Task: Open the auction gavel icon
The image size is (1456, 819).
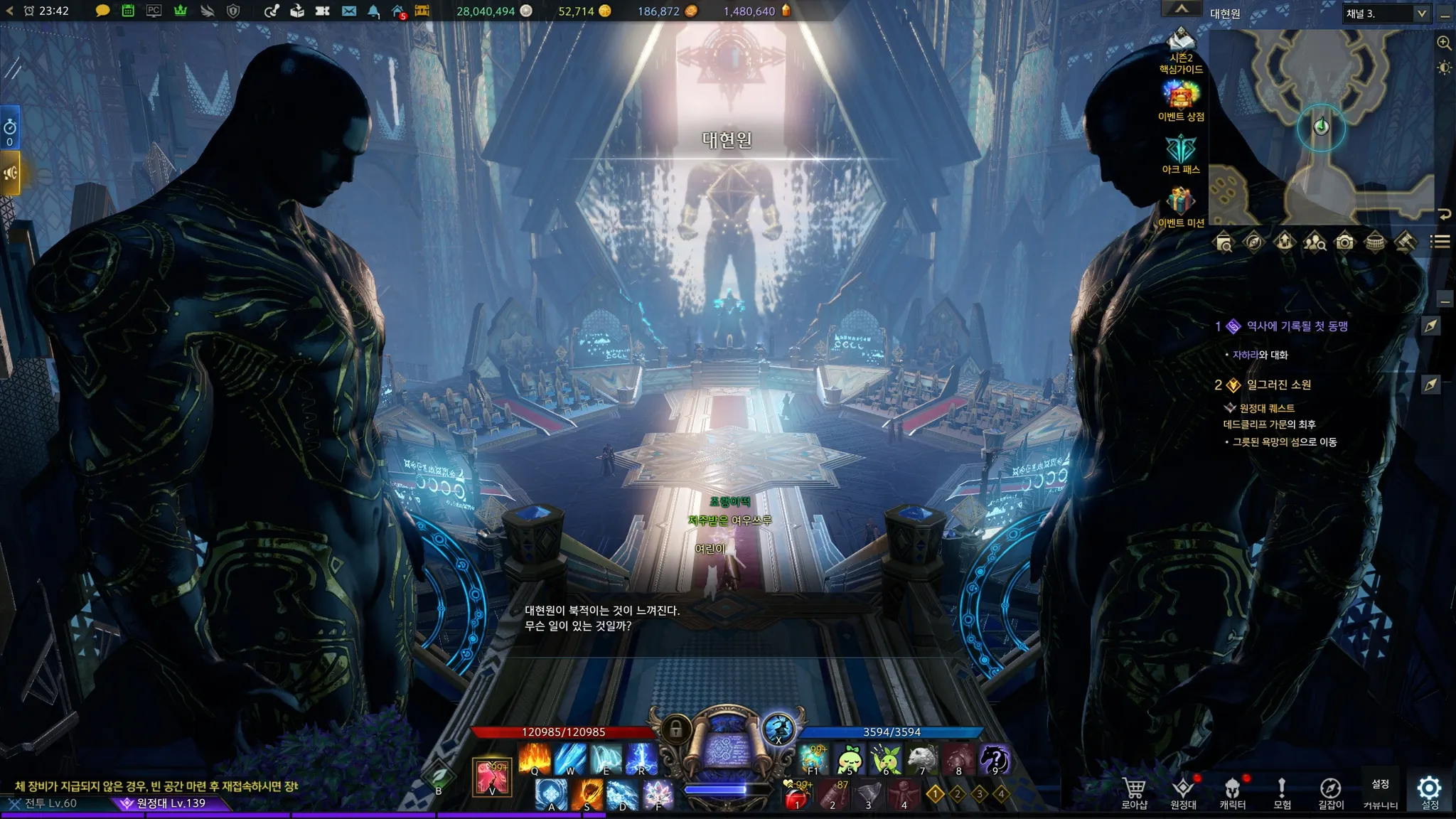Action: tap(1406, 242)
